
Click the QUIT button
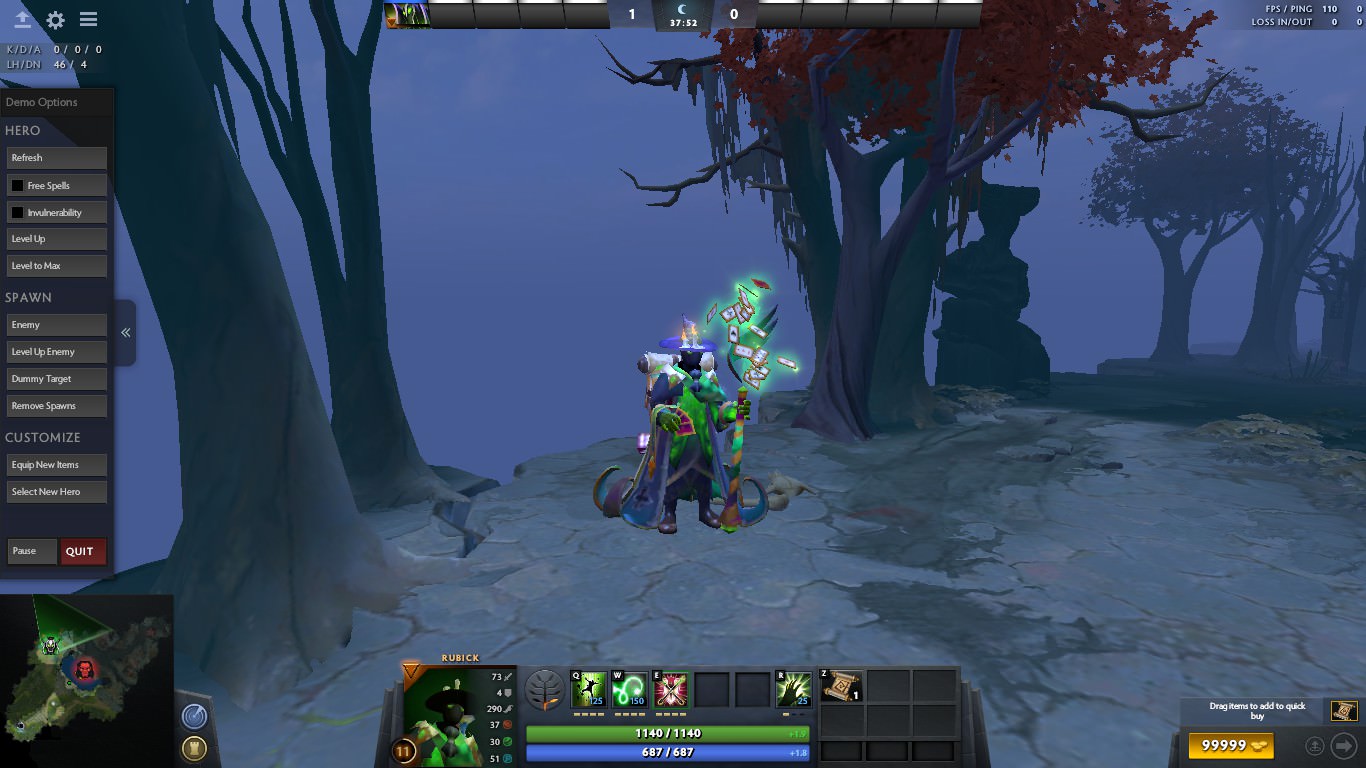tap(82, 551)
